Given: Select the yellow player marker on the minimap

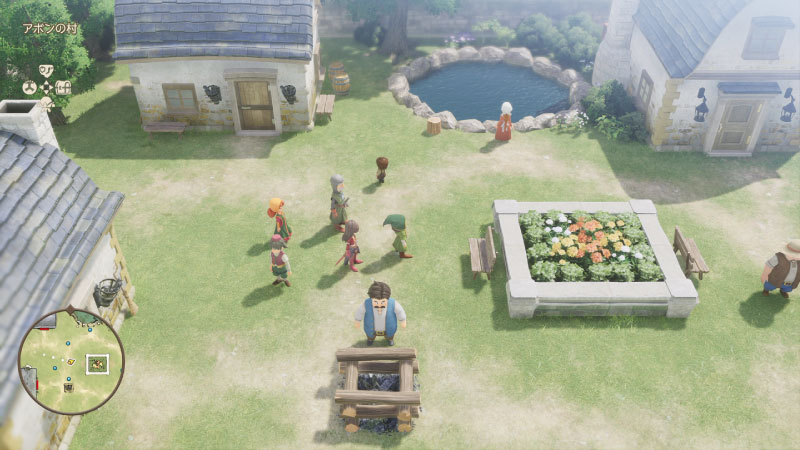Looking at the screenshot, I should pyautogui.click(x=71, y=361).
